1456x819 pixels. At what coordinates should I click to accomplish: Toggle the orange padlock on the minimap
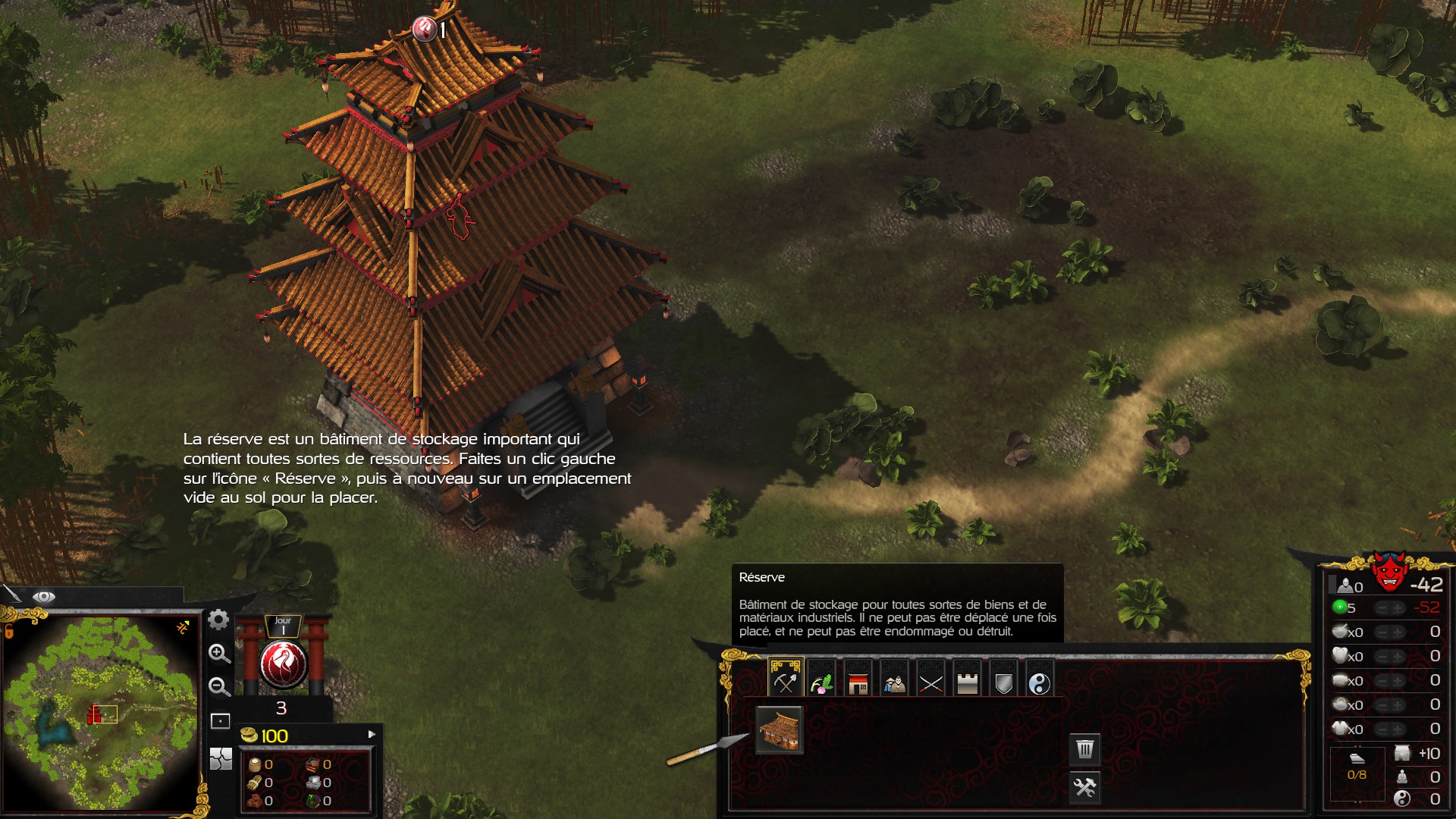pos(183,627)
